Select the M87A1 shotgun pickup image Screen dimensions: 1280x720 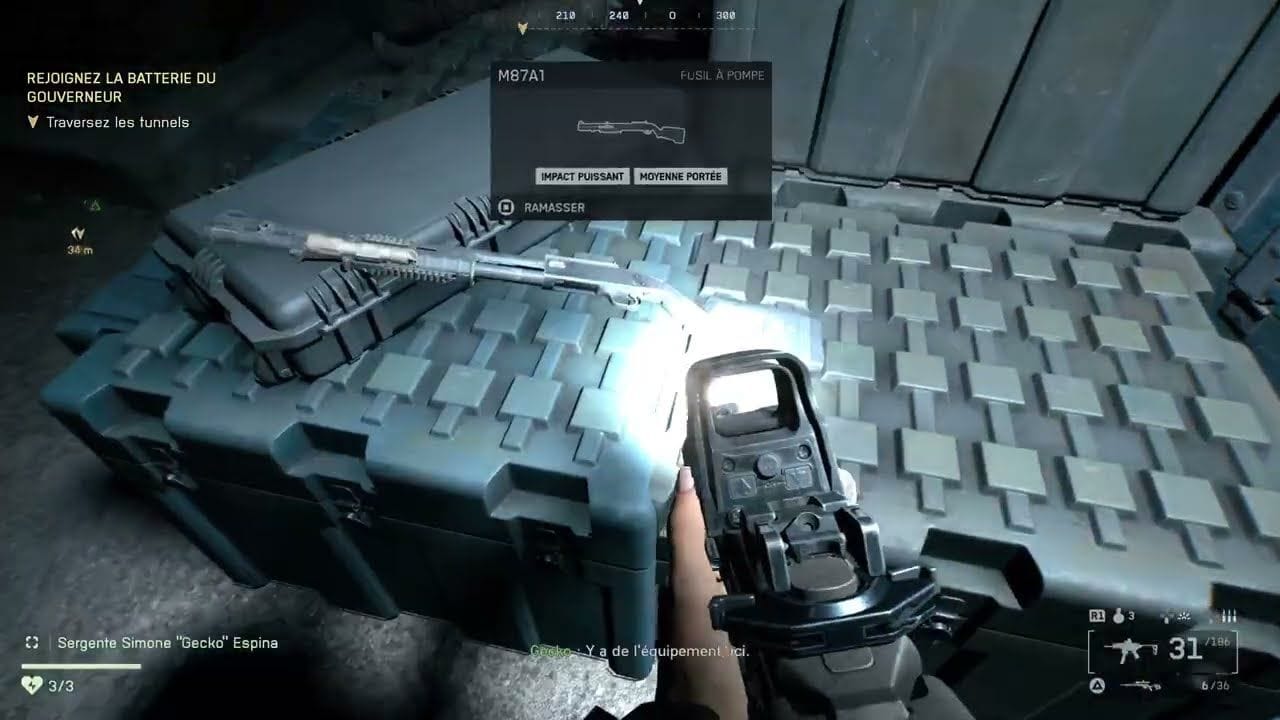[x=631, y=129]
